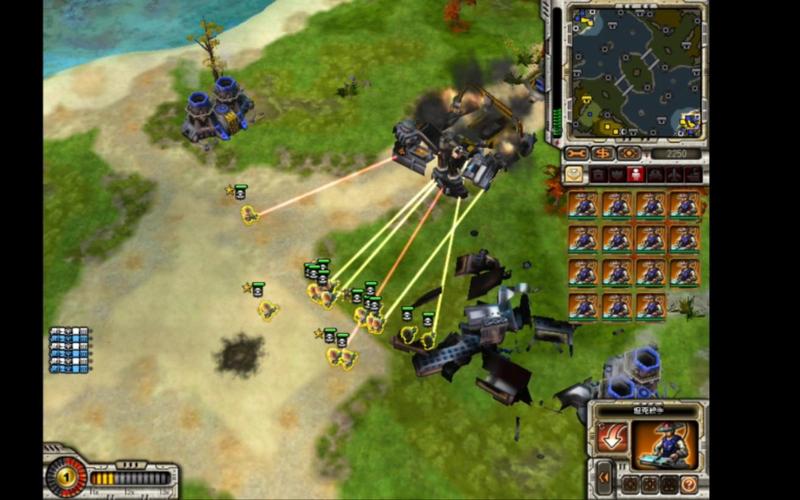This screenshot has width=800, height=500.
Task: Switch to the highlighted infantry production tab
Action: pos(635,174)
